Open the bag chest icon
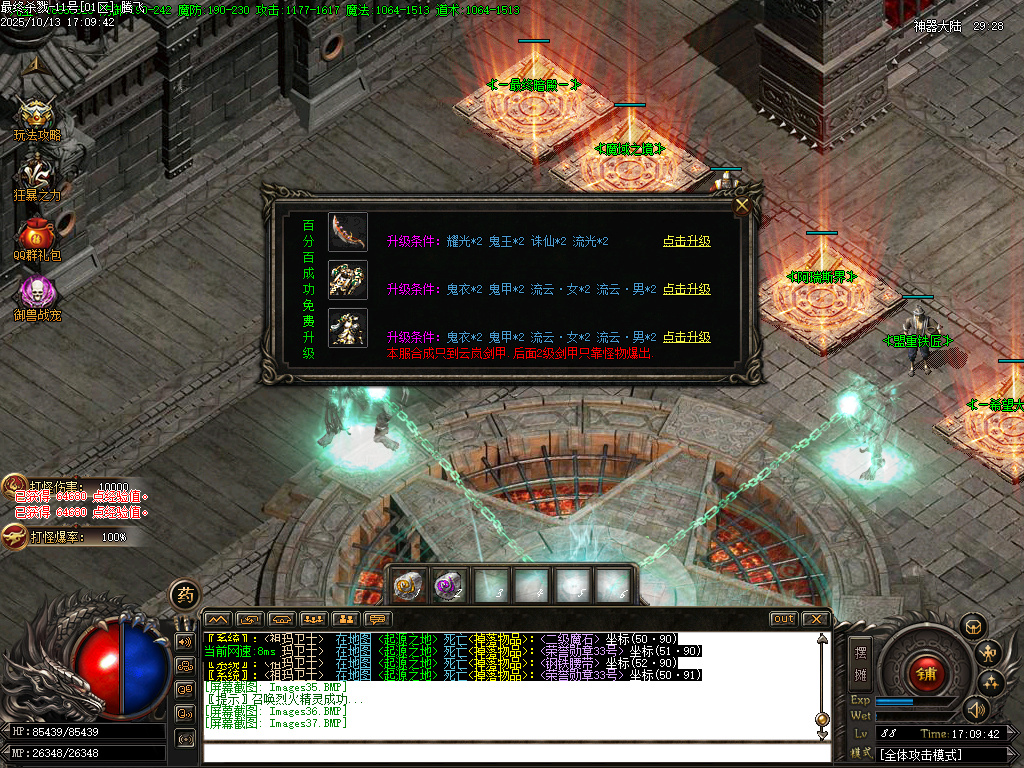The height and width of the screenshot is (768, 1024). point(972,626)
